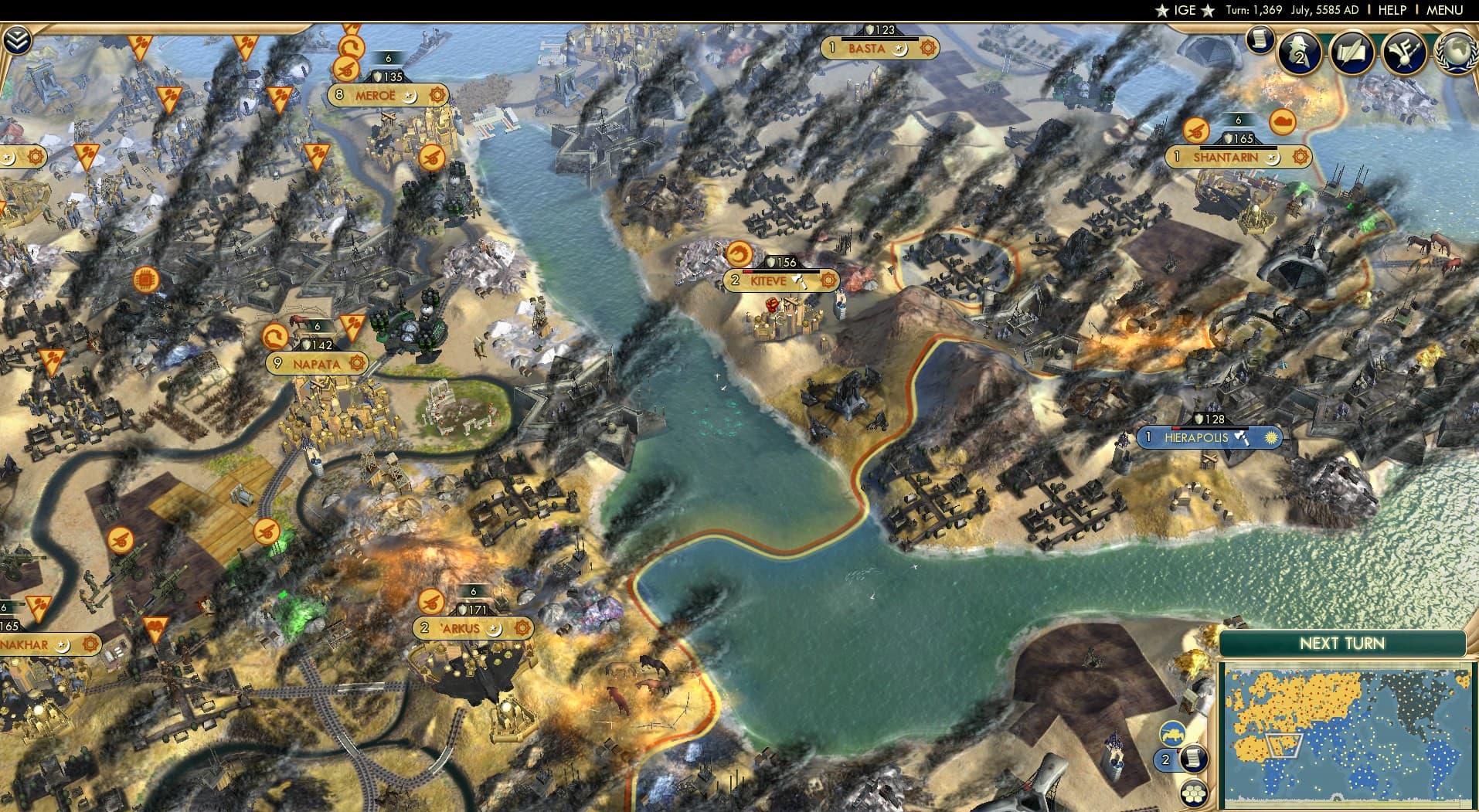Toggle the cloud citizen icon near Shantarin
This screenshot has height=812, width=1479.
[x=1282, y=123]
